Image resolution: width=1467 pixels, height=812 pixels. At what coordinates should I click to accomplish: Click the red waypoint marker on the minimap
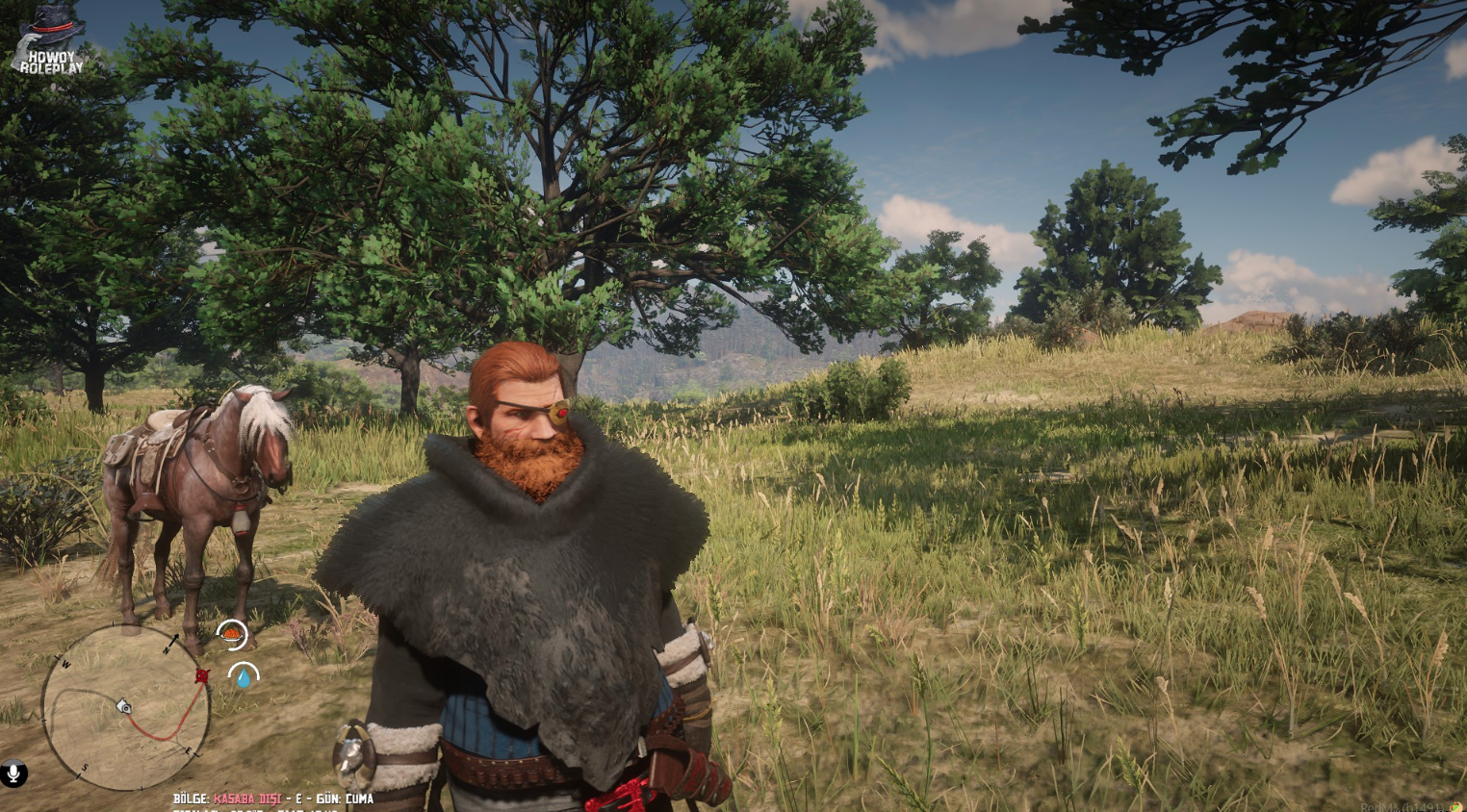point(201,675)
